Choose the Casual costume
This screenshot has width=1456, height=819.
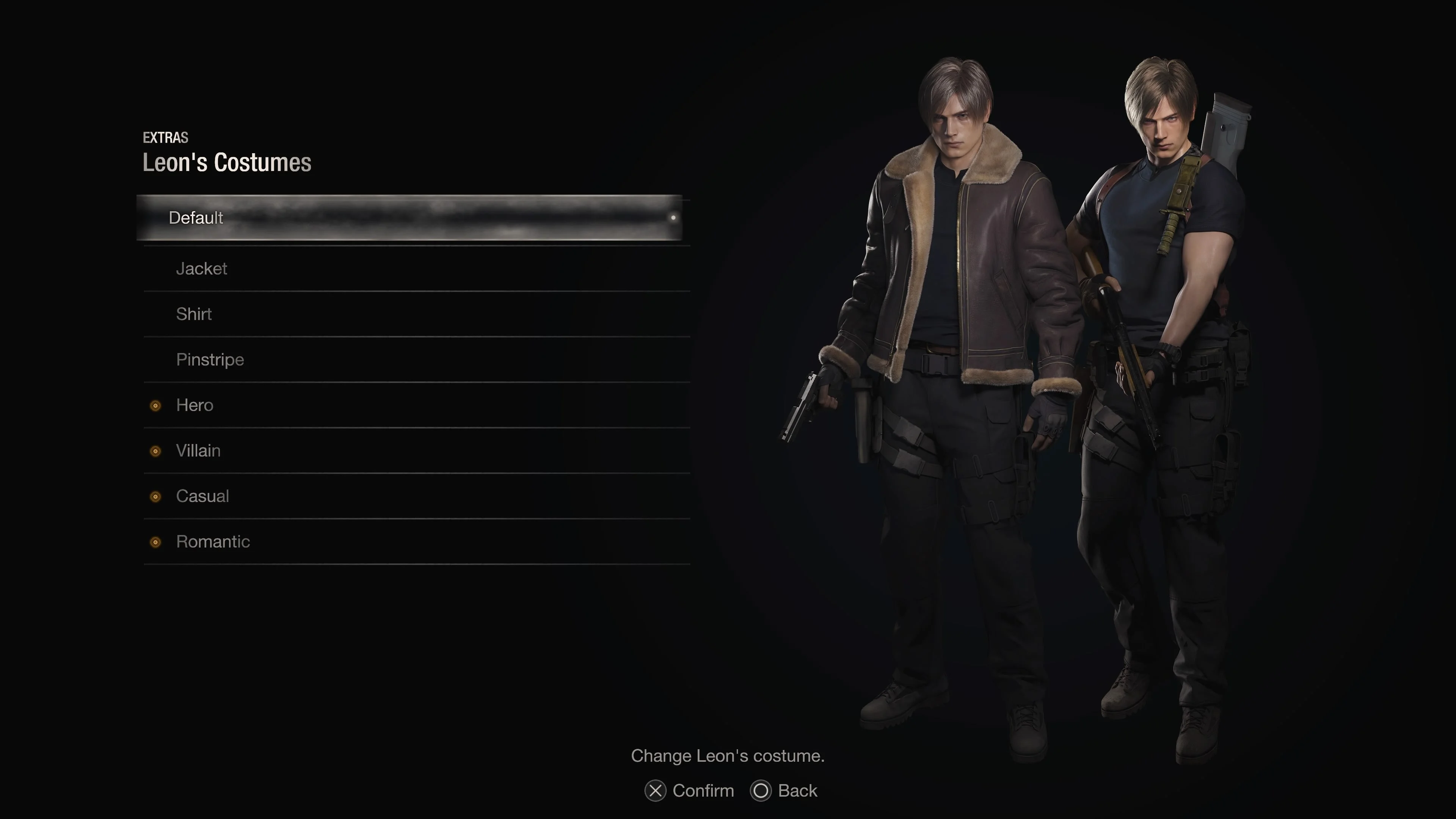202,496
